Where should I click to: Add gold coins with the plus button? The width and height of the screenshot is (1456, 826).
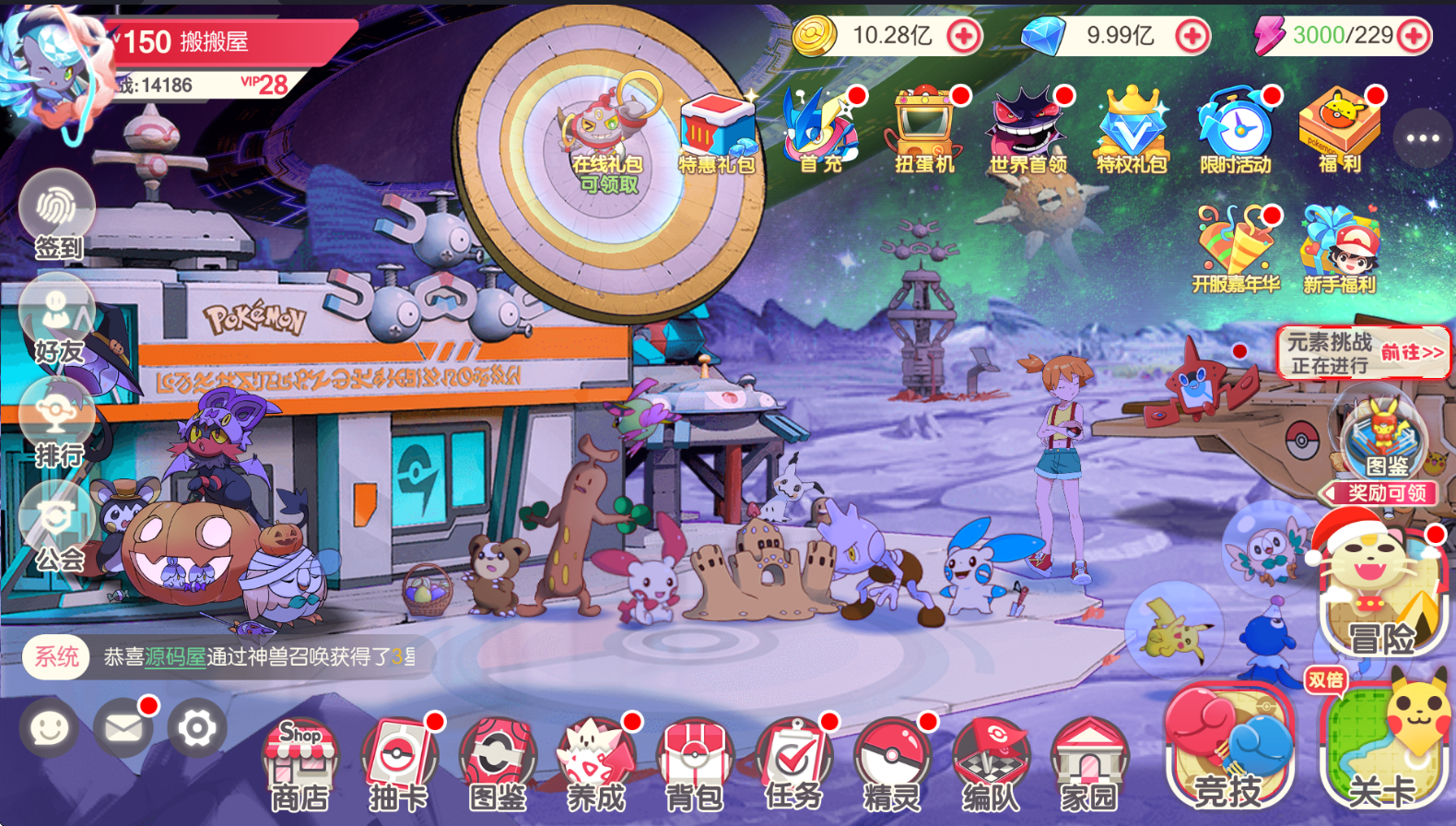click(964, 37)
